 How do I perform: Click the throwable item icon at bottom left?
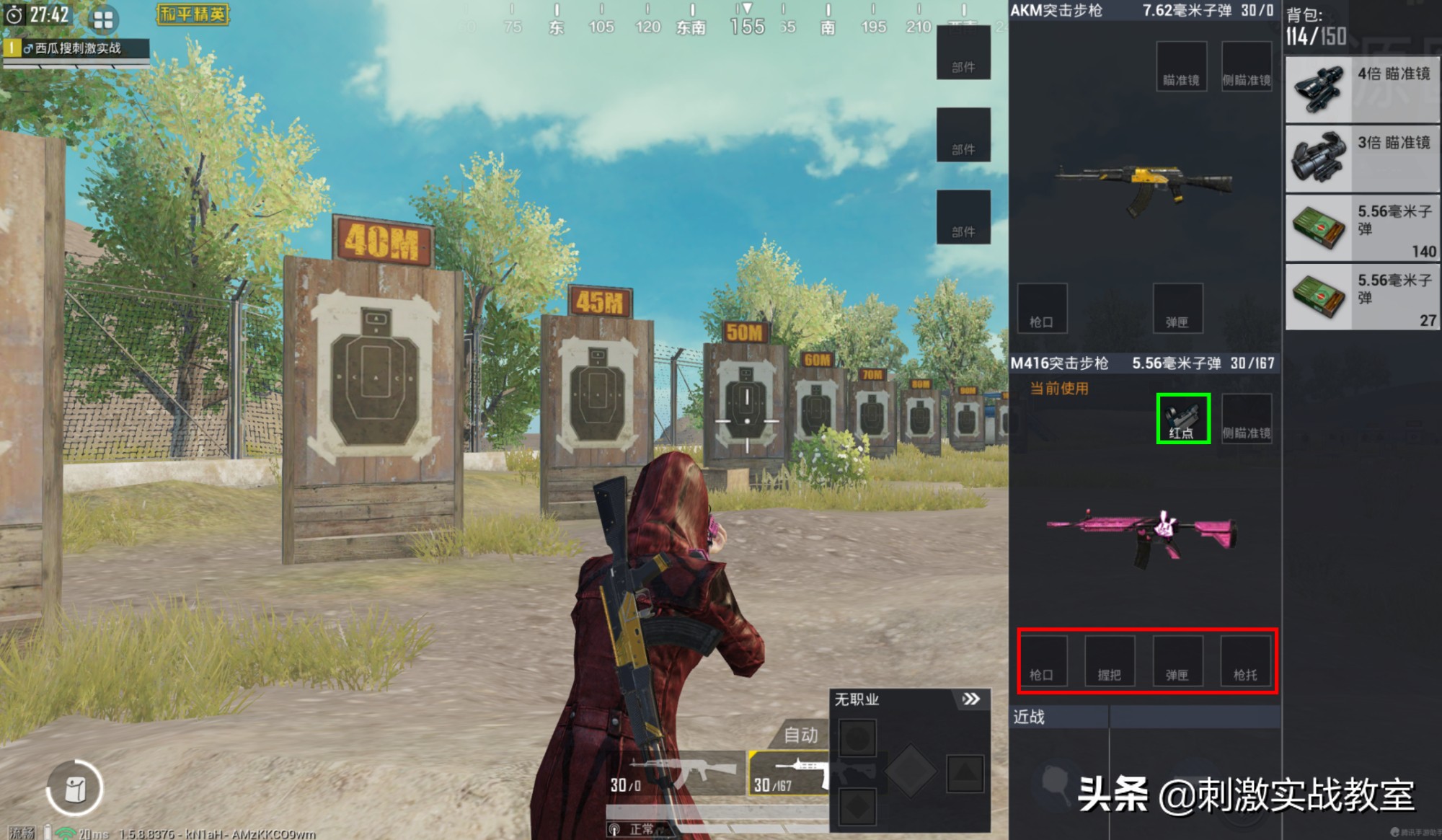pyautogui.click(x=74, y=787)
